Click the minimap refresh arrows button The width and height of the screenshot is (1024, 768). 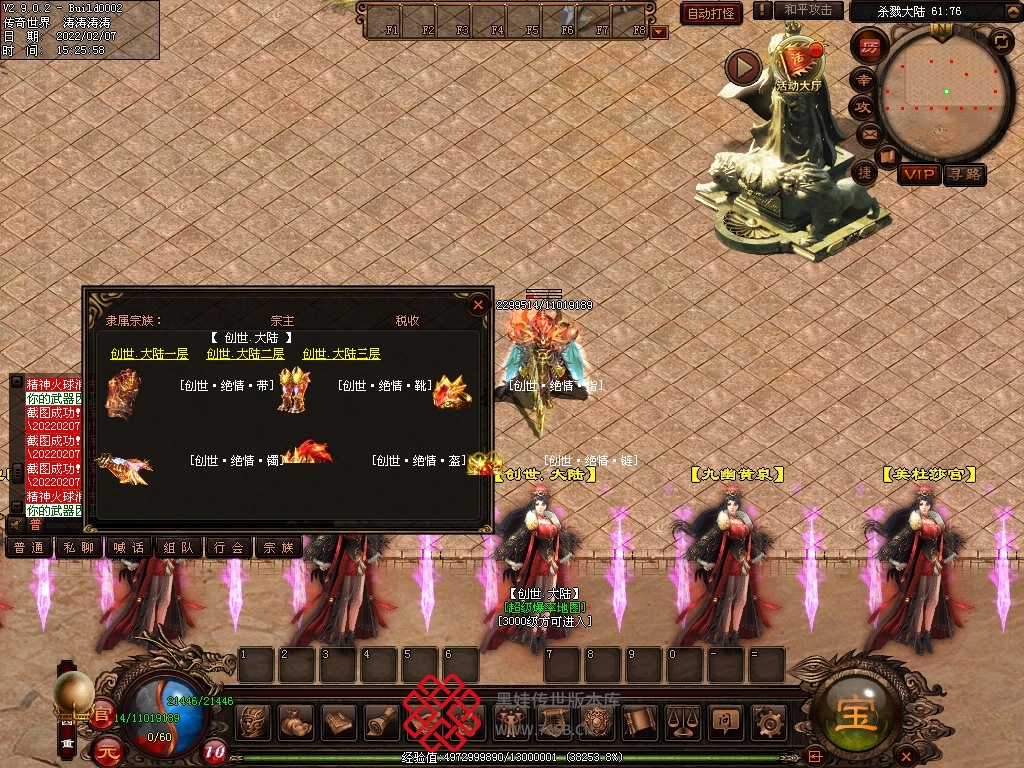click(x=1000, y=41)
